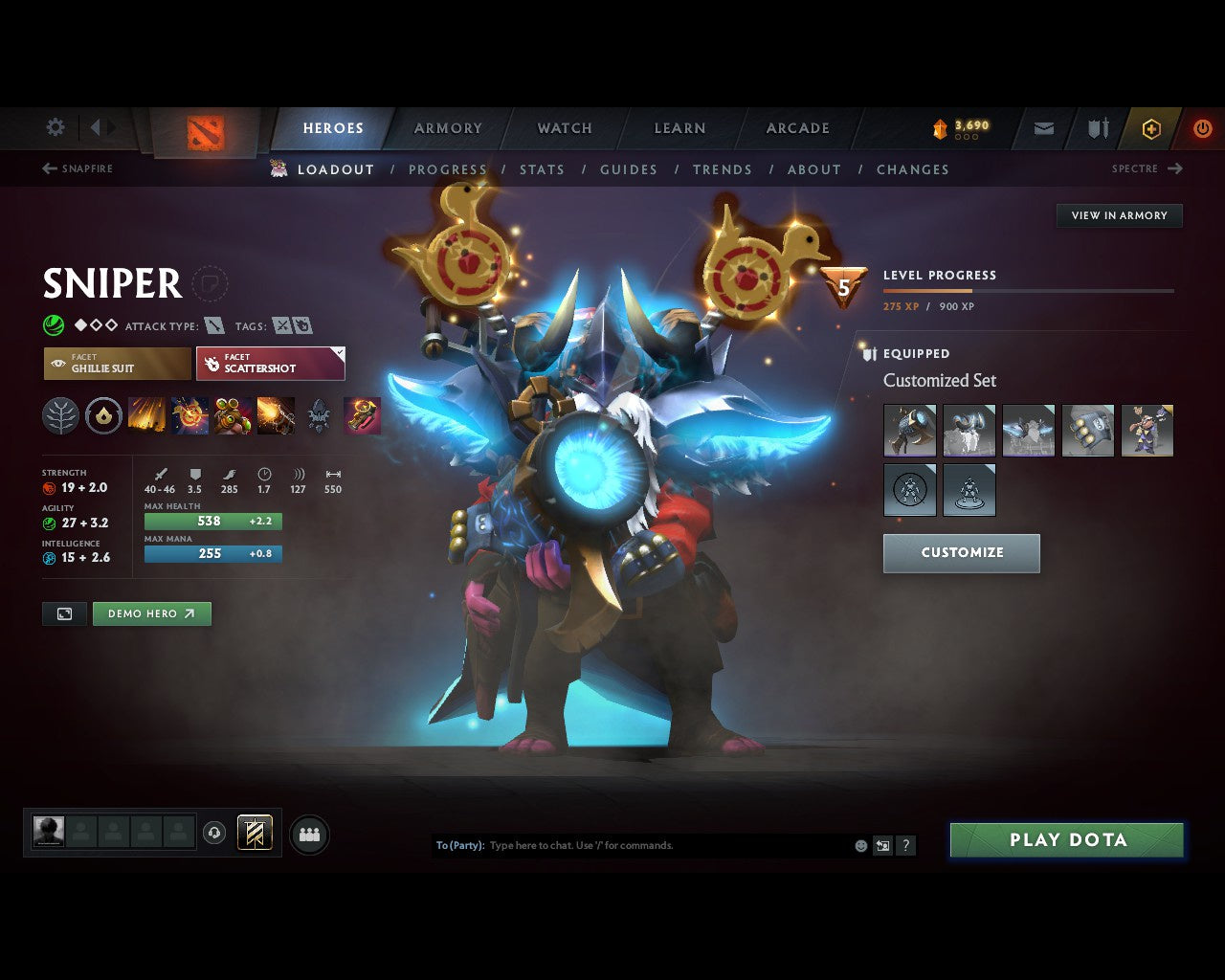Select the Shrapnel ability icon
The width and height of the screenshot is (1225, 980).
pos(145,416)
